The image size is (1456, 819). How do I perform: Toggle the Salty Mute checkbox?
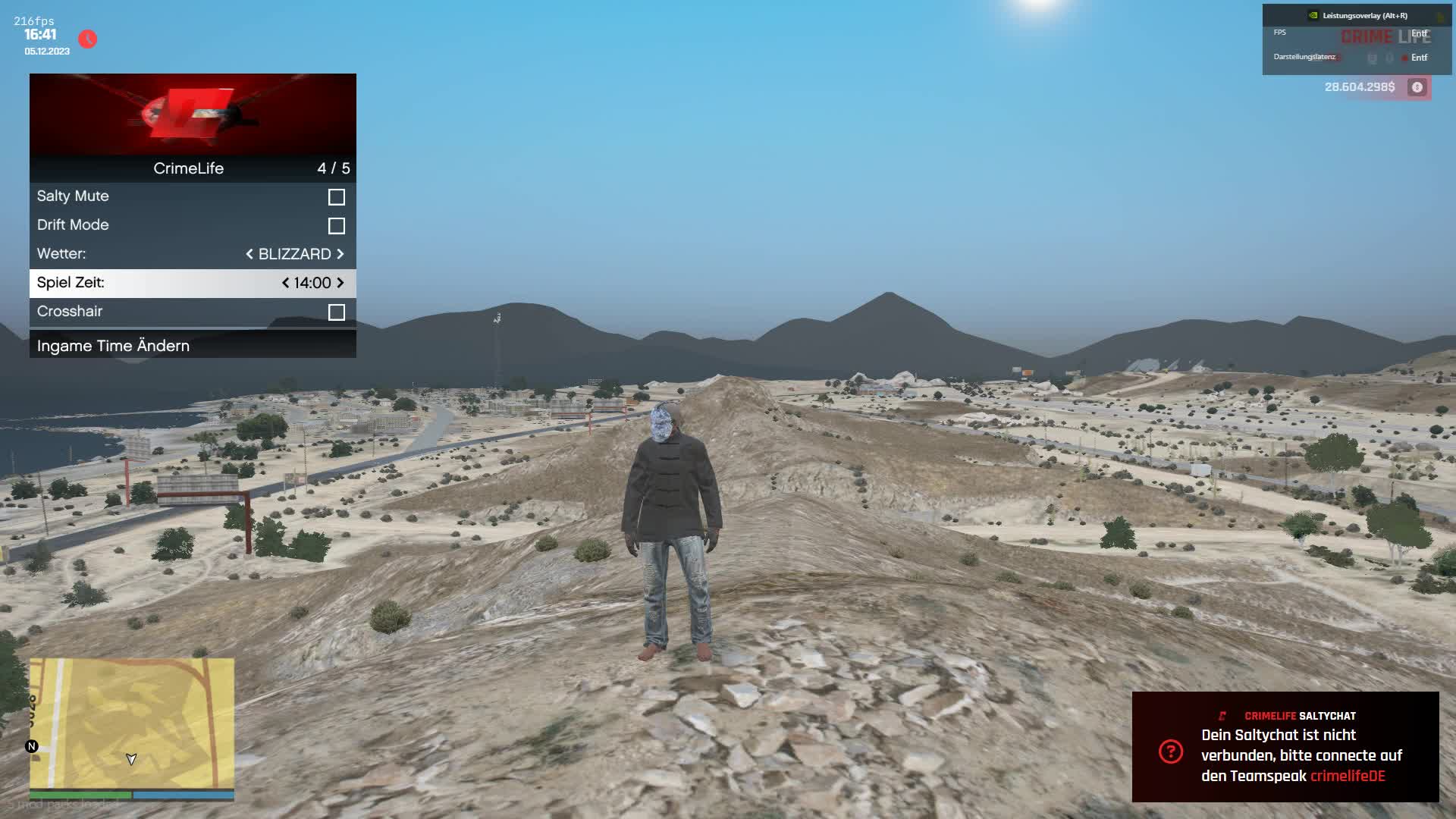336,197
